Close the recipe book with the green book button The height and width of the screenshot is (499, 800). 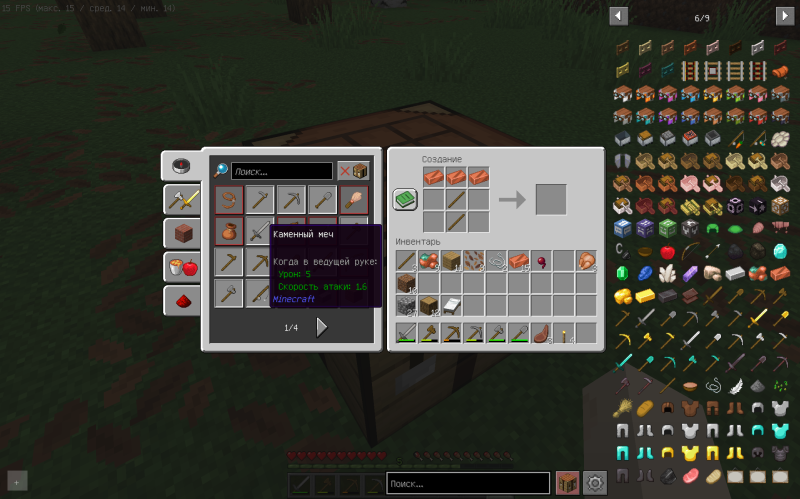click(405, 199)
